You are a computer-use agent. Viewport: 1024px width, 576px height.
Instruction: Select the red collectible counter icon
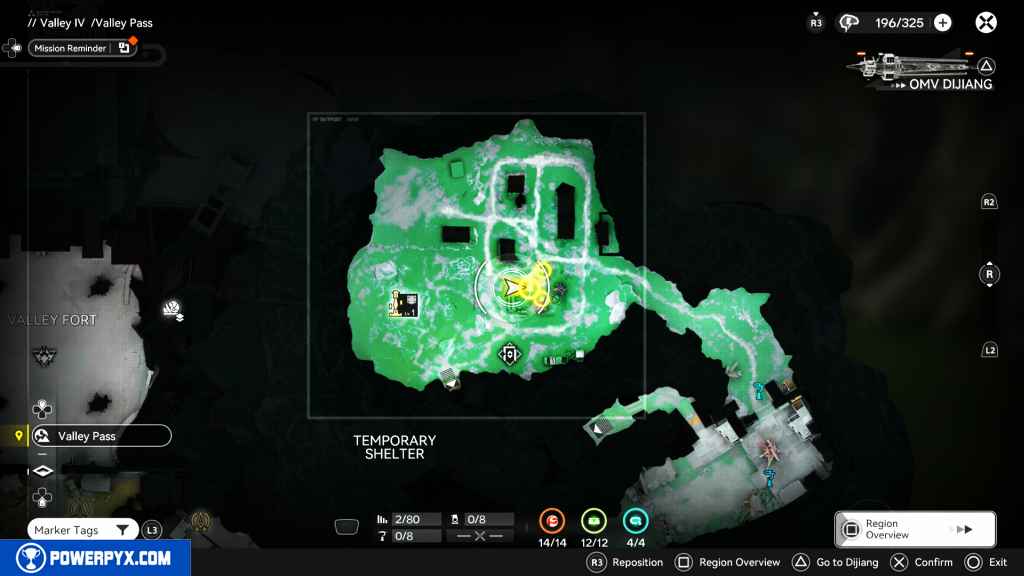552,521
